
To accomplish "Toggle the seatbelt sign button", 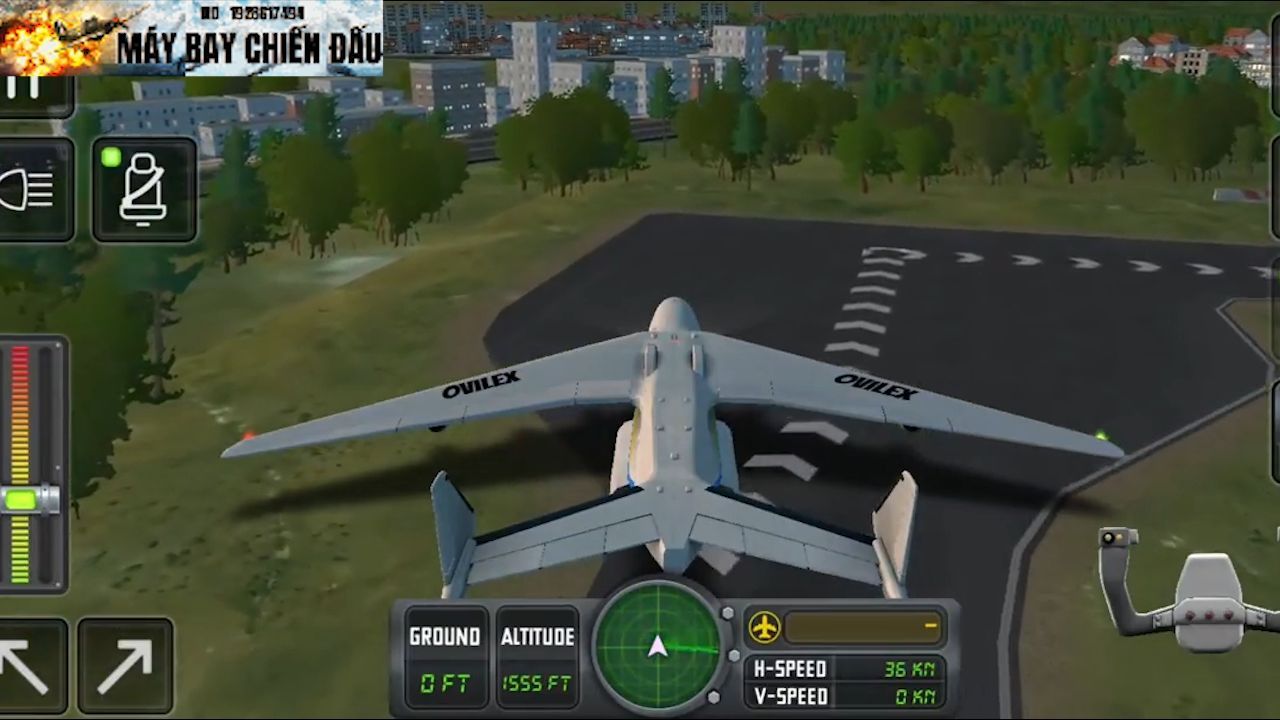I will 144,190.
